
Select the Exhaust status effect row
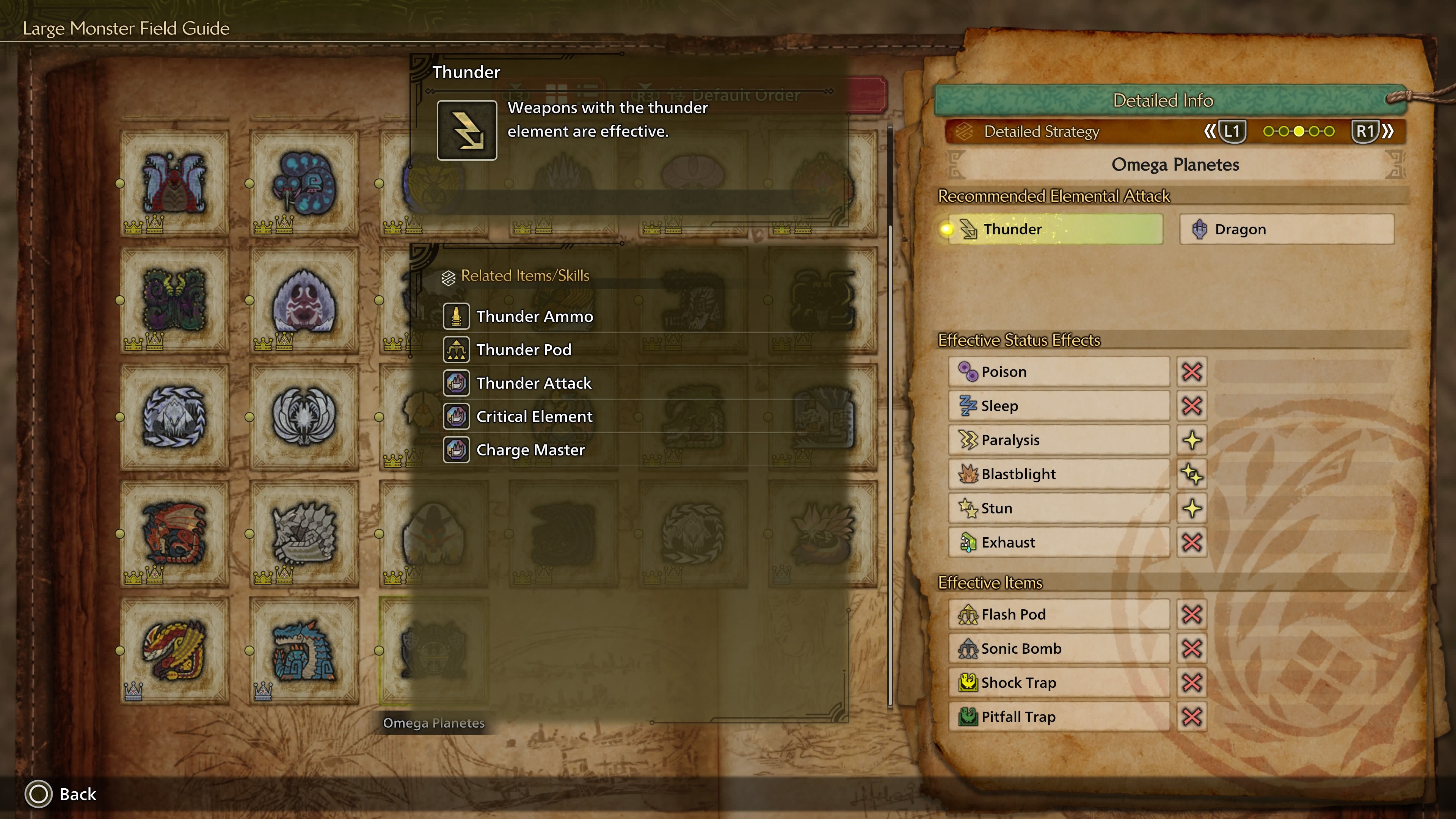[x=1058, y=543]
